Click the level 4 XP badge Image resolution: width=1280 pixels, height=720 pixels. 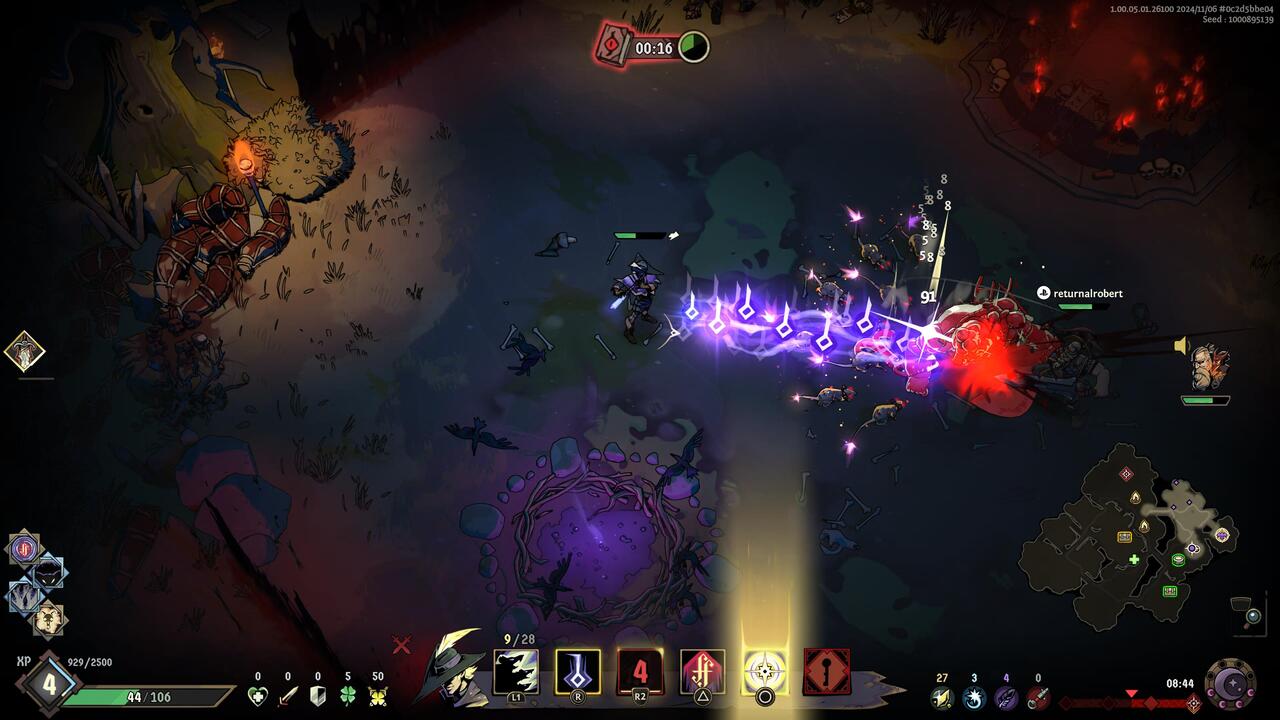[47, 686]
